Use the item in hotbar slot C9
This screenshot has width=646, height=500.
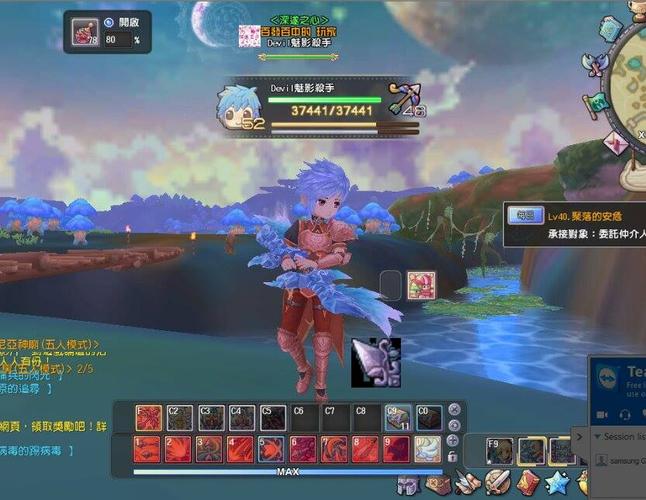pyautogui.click(x=397, y=417)
